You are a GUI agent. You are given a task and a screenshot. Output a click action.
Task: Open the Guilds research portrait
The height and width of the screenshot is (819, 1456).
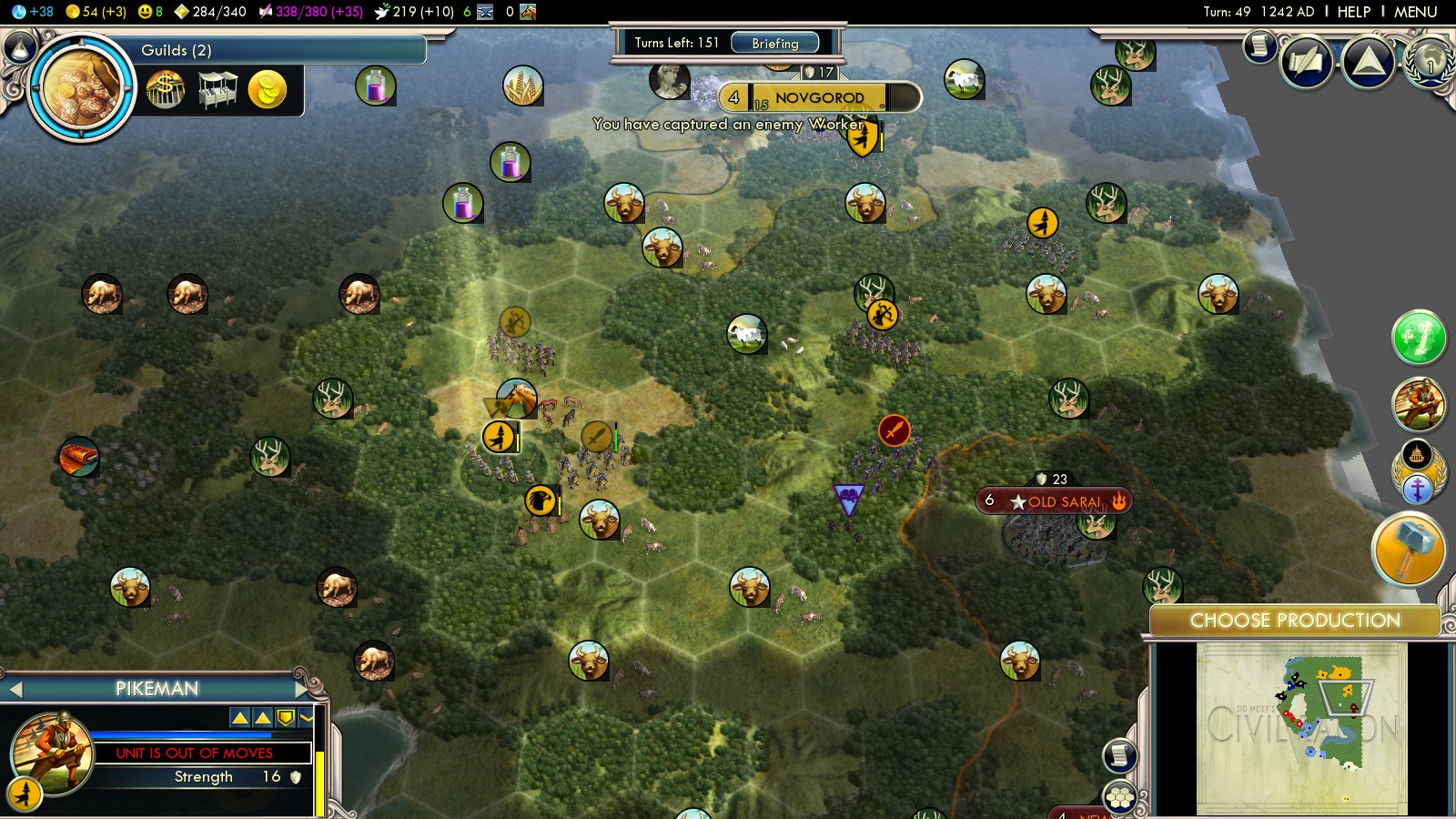81,87
